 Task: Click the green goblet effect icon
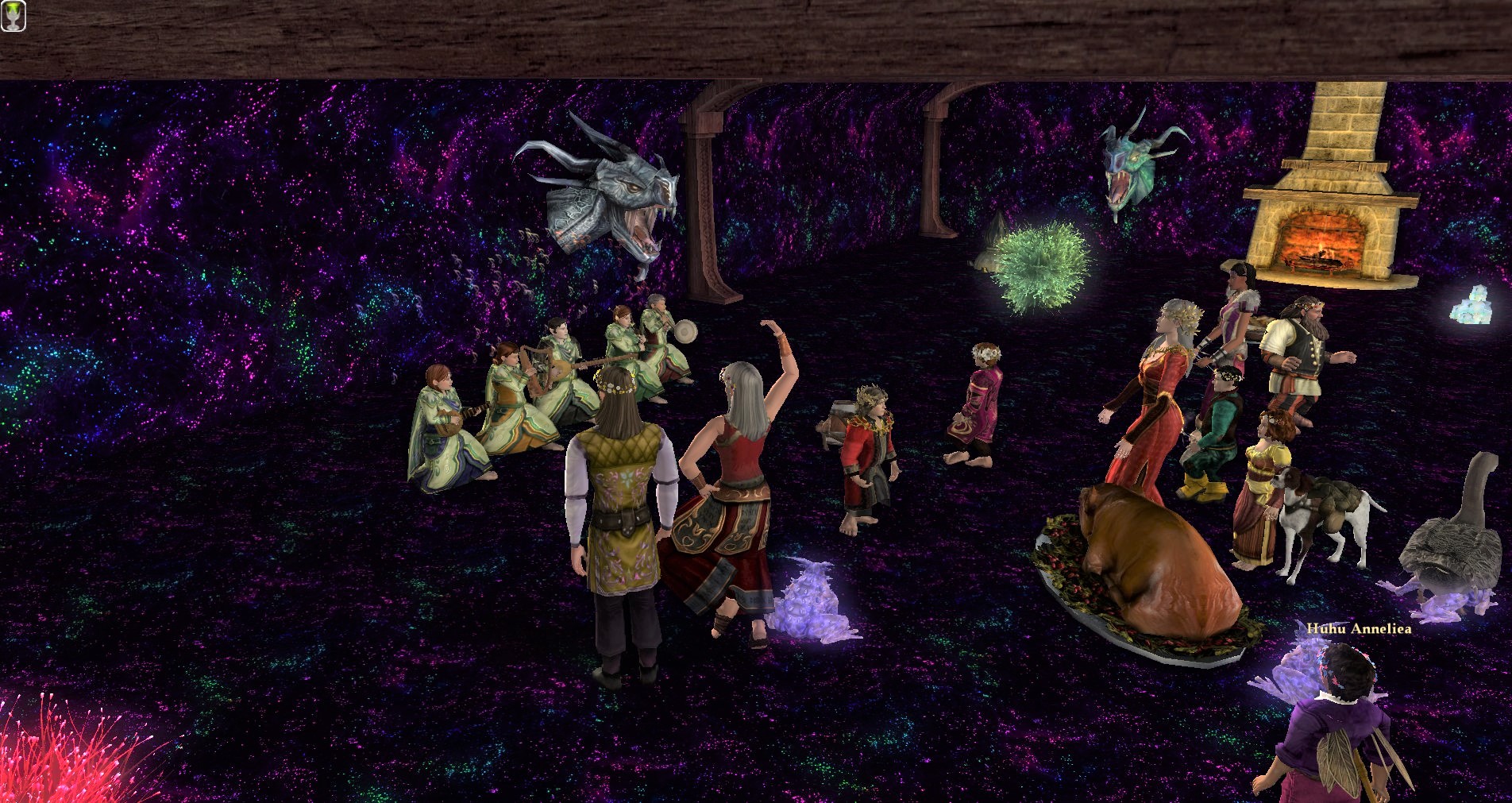pos(13,16)
